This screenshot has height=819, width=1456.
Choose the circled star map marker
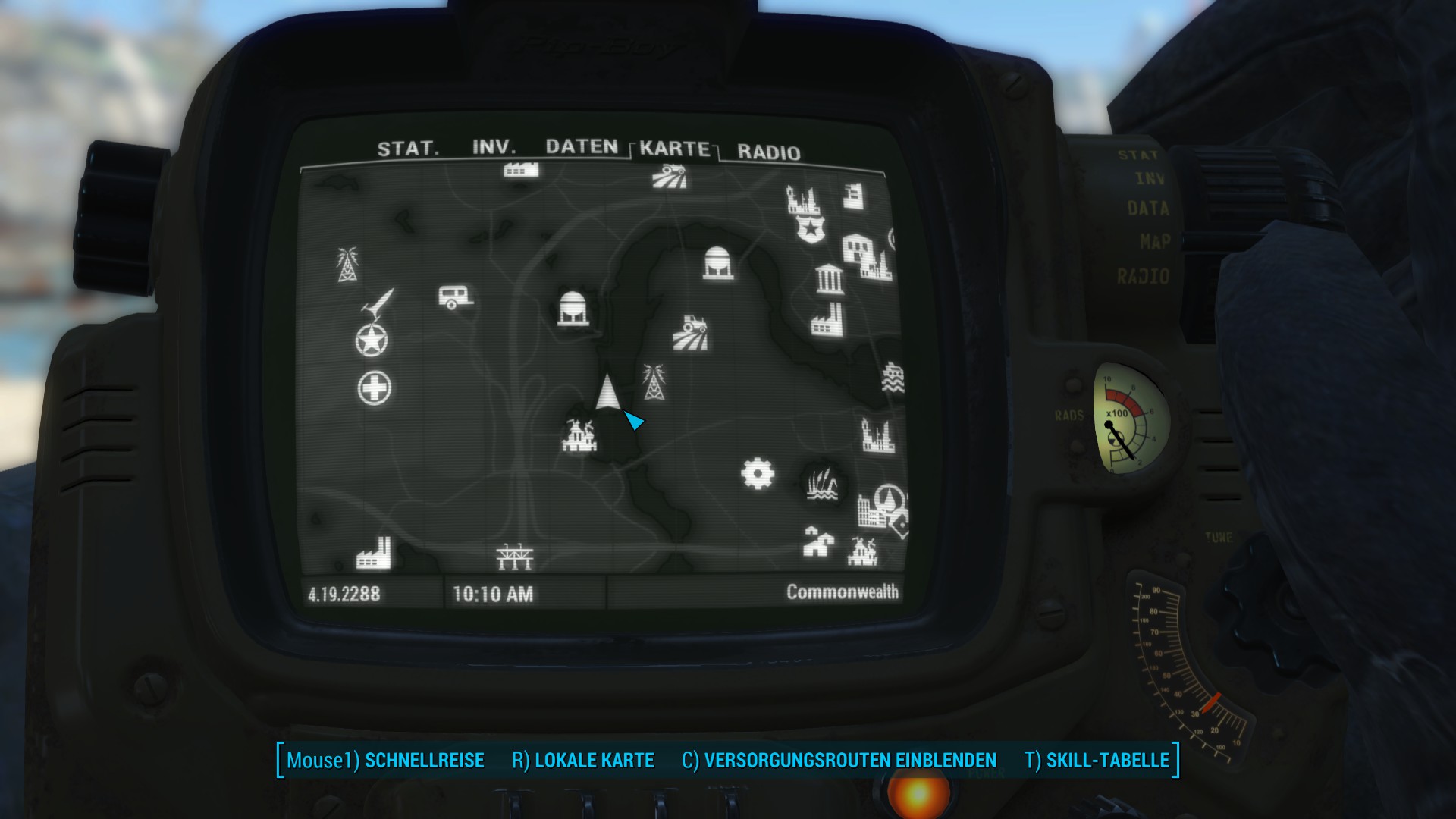pyautogui.click(x=372, y=340)
